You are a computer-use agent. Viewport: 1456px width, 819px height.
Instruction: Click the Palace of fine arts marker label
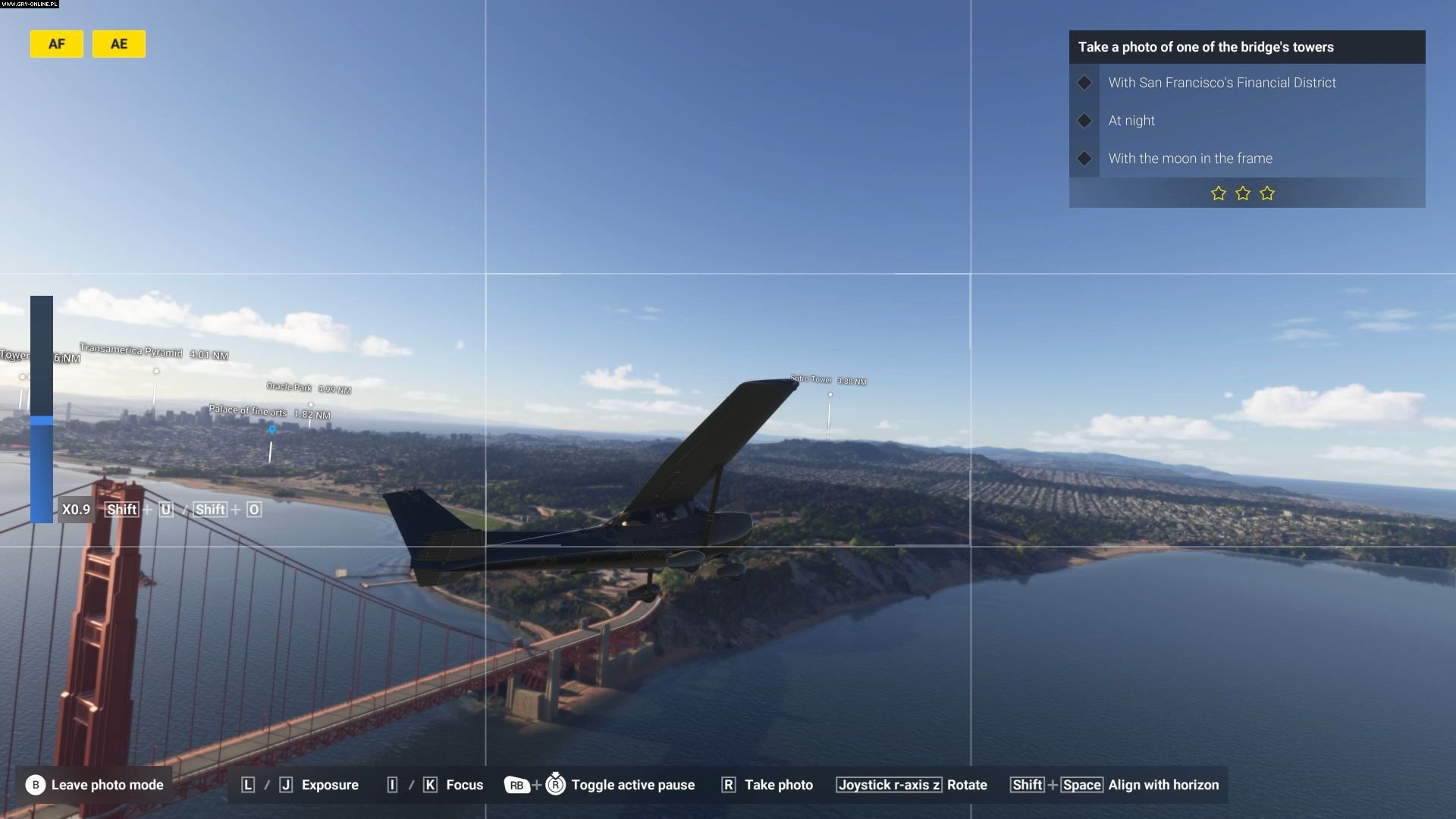tap(248, 411)
